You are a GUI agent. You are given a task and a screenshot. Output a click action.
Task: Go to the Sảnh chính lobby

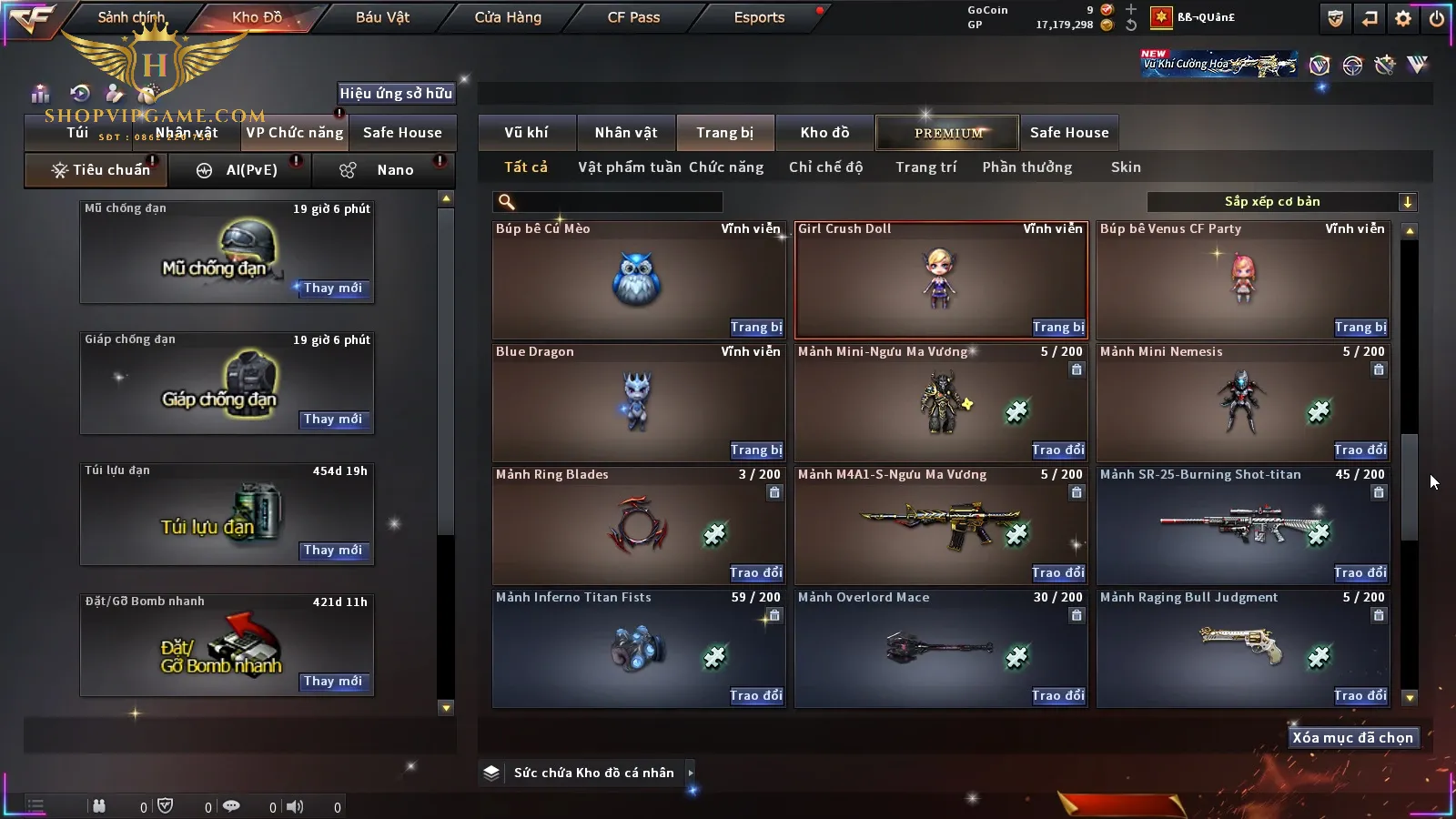(131, 17)
